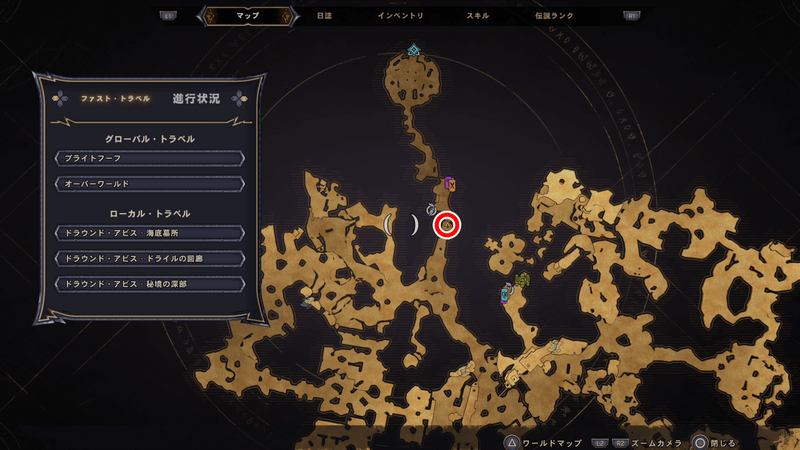
Task: Show the 進行状況 panel
Action: coord(195,98)
